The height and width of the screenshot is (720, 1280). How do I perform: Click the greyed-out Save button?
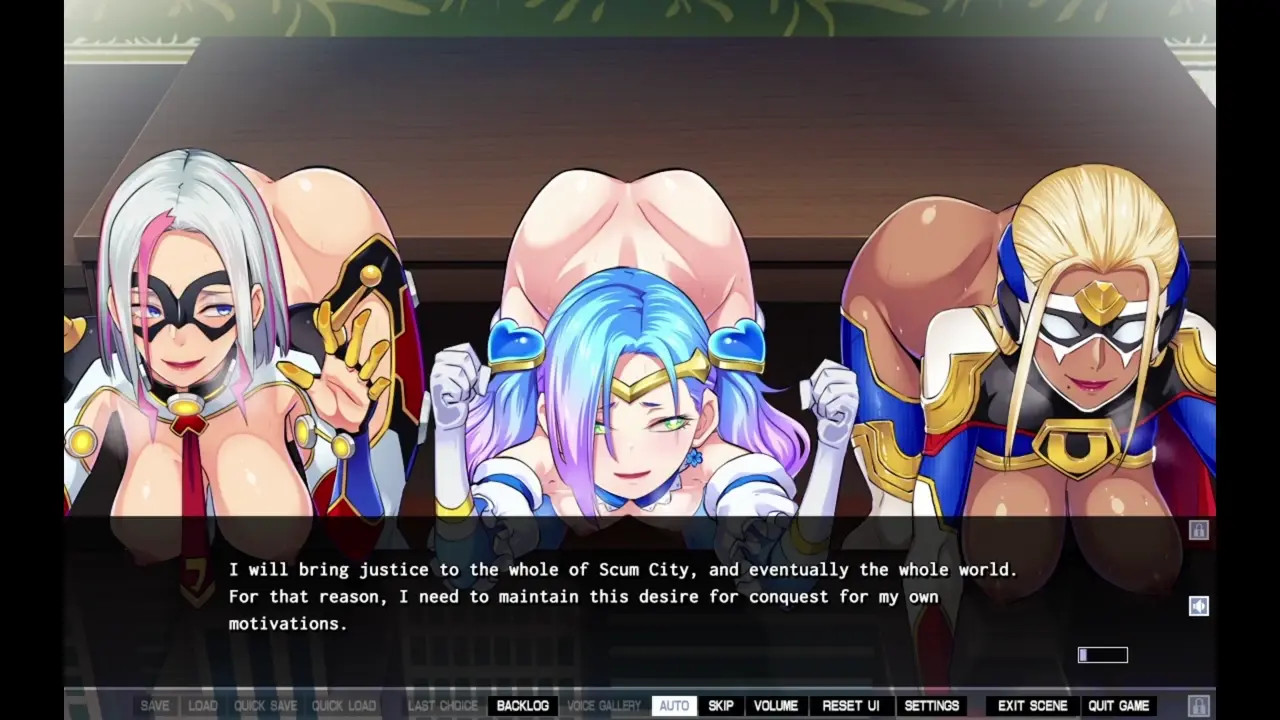pos(155,706)
